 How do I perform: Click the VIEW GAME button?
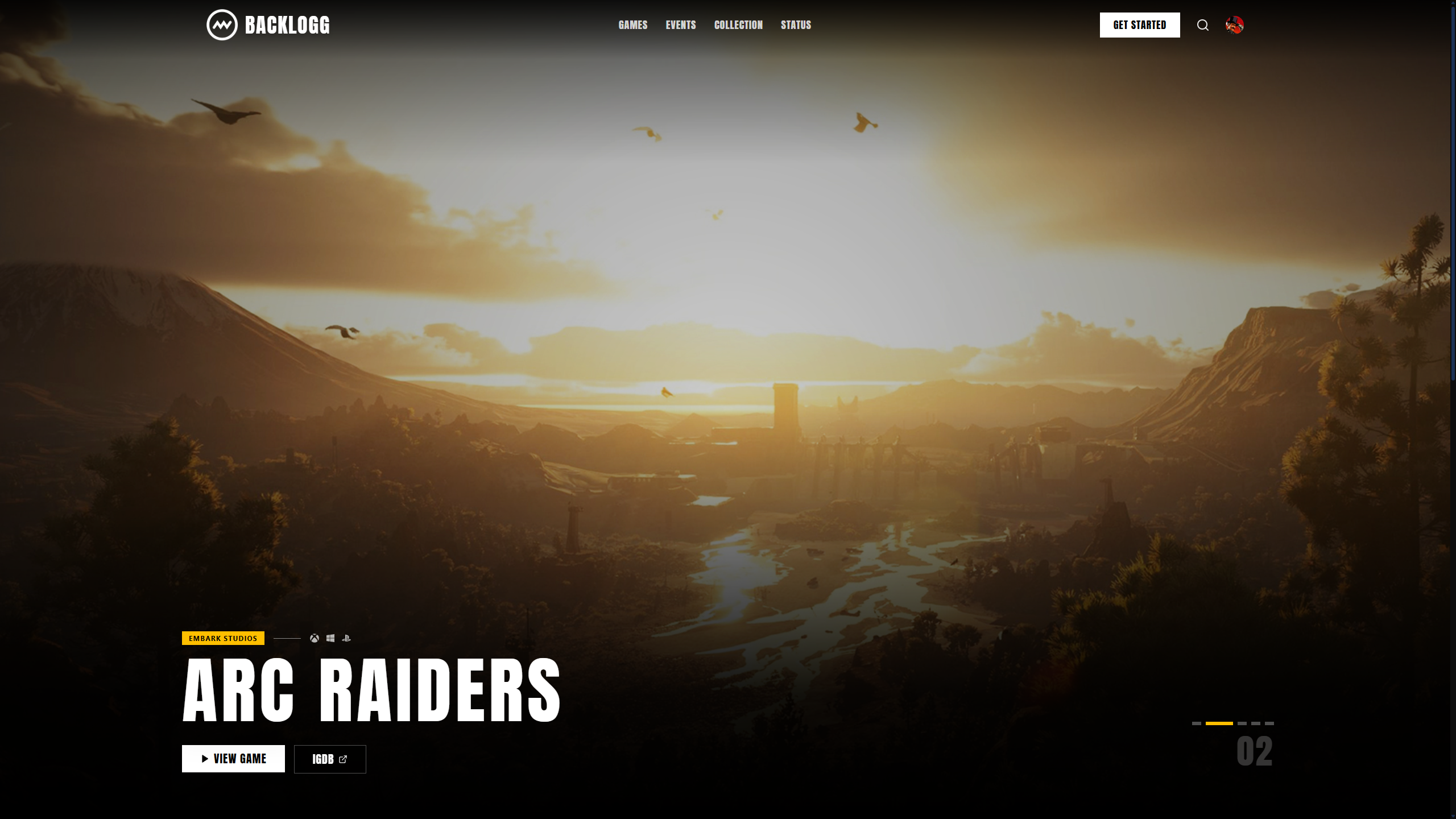pyautogui.click(x=232, y=758)
